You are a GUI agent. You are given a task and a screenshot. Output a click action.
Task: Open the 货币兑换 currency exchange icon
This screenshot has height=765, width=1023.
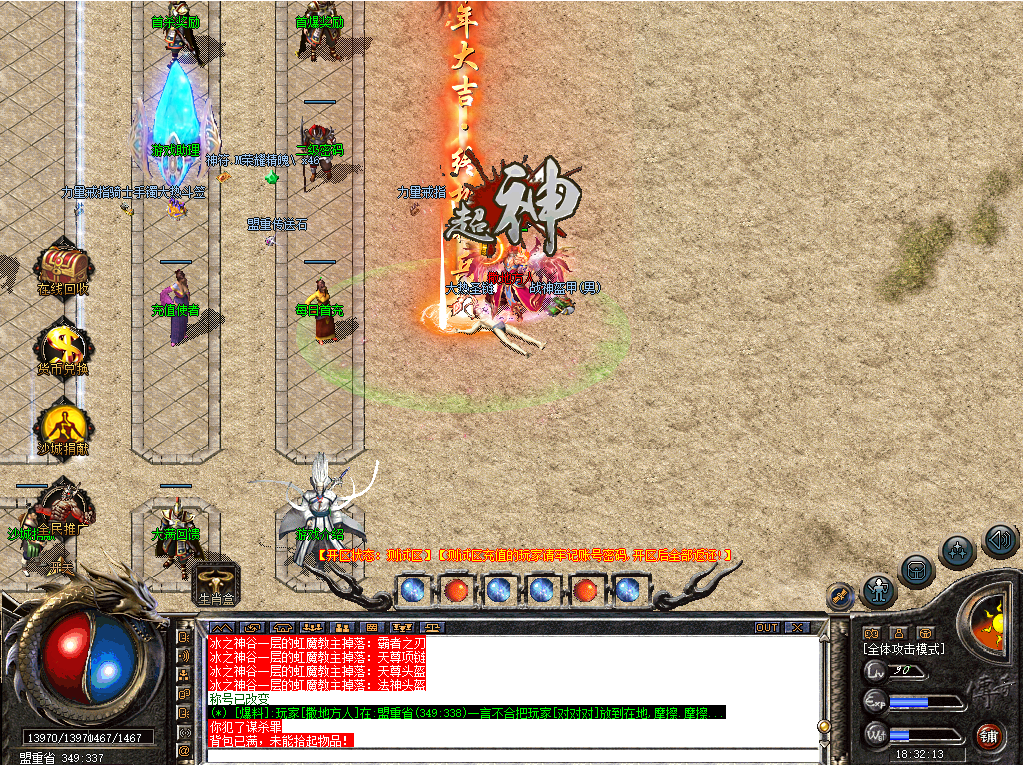coord(64,346)
